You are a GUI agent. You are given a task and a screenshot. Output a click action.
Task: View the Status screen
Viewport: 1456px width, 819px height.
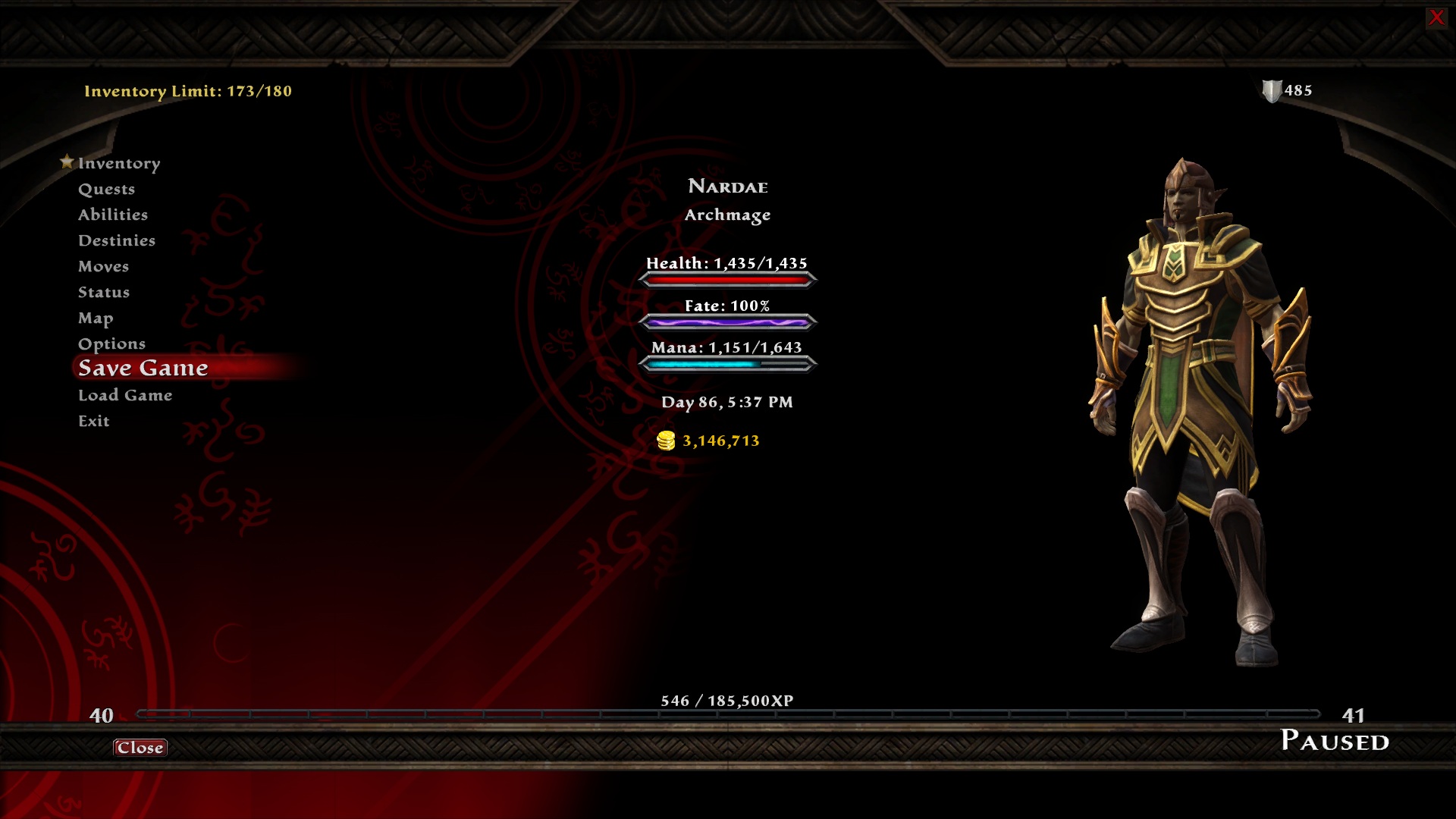[x=104, y=292]
